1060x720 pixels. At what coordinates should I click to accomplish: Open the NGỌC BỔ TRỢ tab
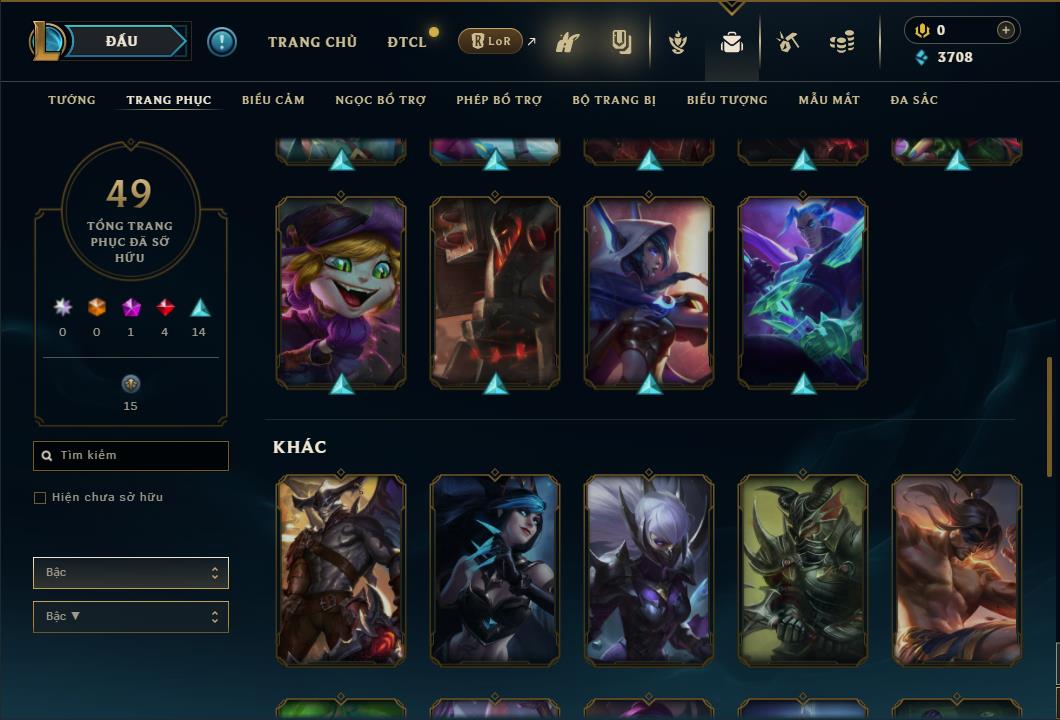pos(380,100)
